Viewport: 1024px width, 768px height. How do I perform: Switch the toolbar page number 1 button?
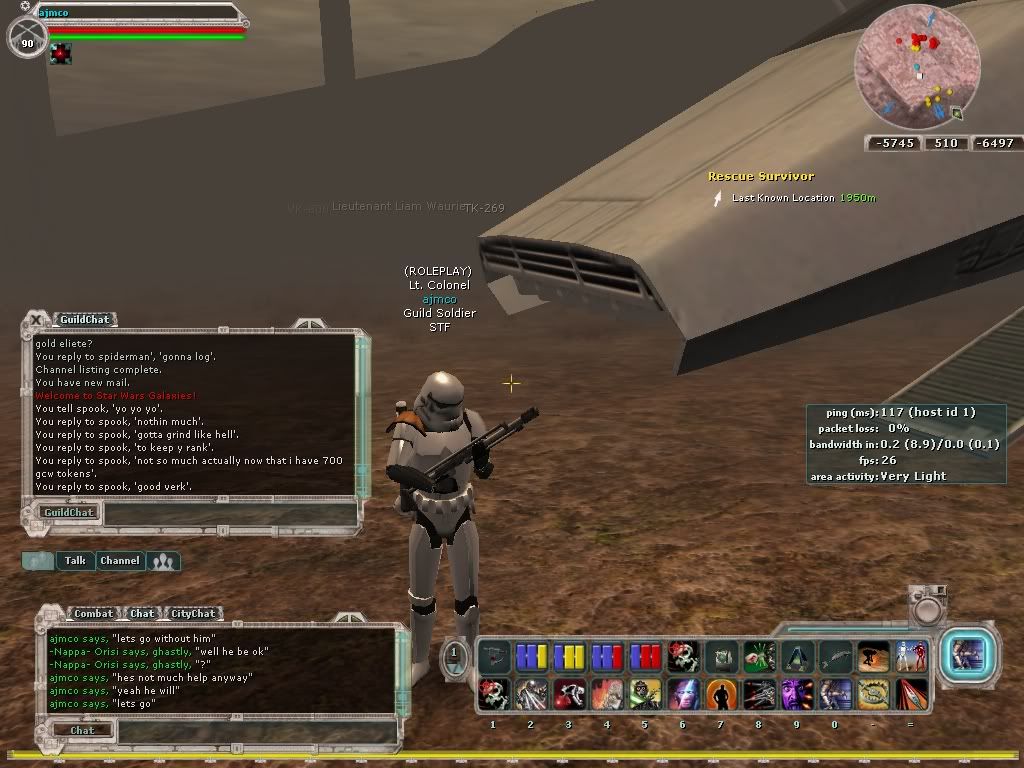pyautogui.click(x=453, y=655)
